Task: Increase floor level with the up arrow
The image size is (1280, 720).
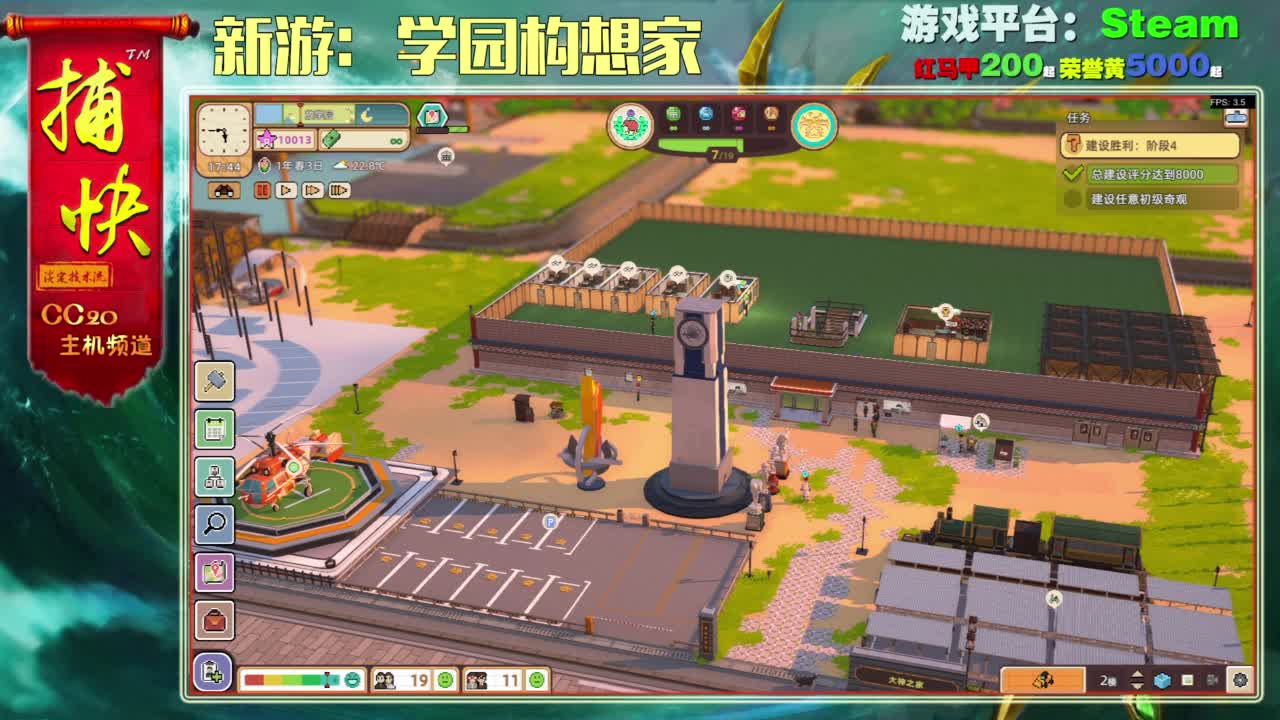Action: 1137,673
